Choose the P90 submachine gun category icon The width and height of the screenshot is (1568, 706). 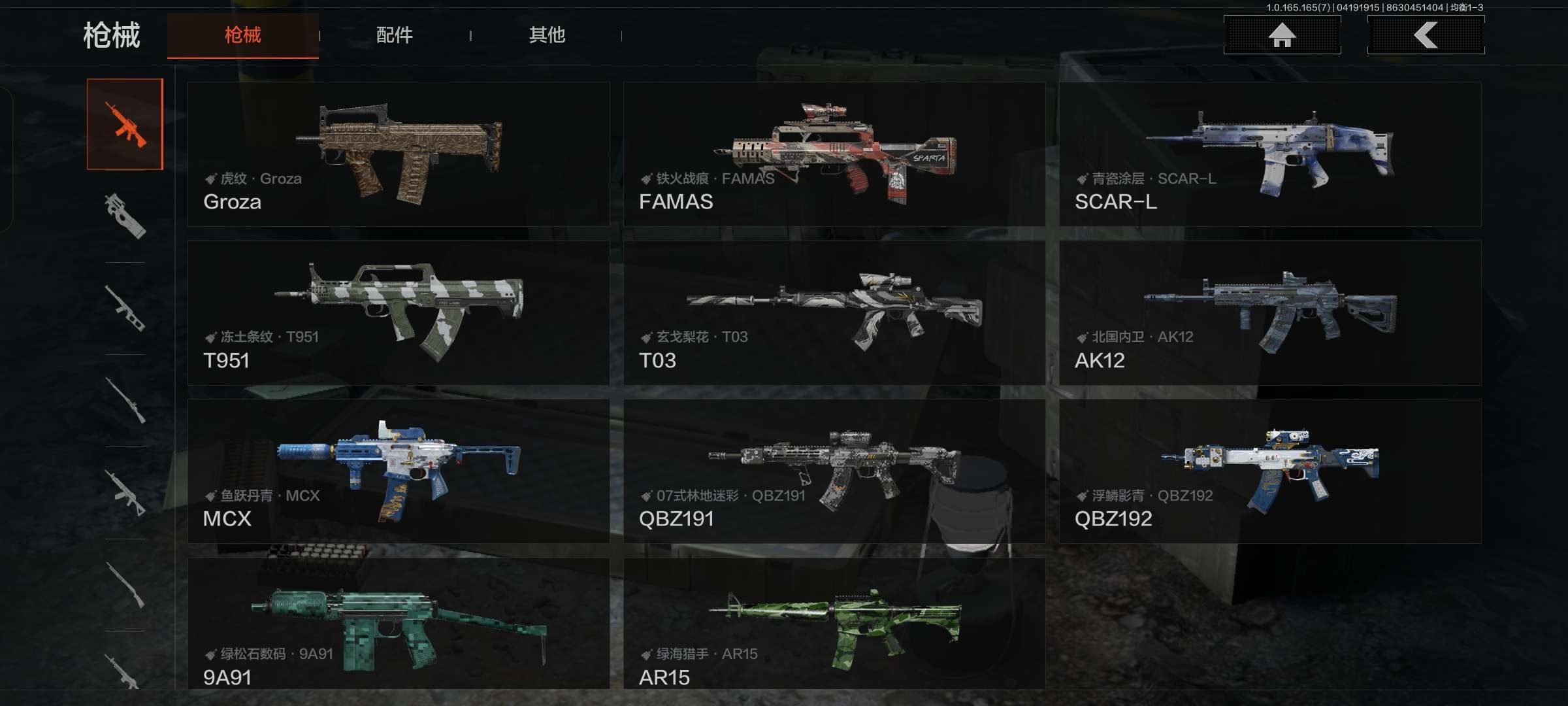(125, 216)
